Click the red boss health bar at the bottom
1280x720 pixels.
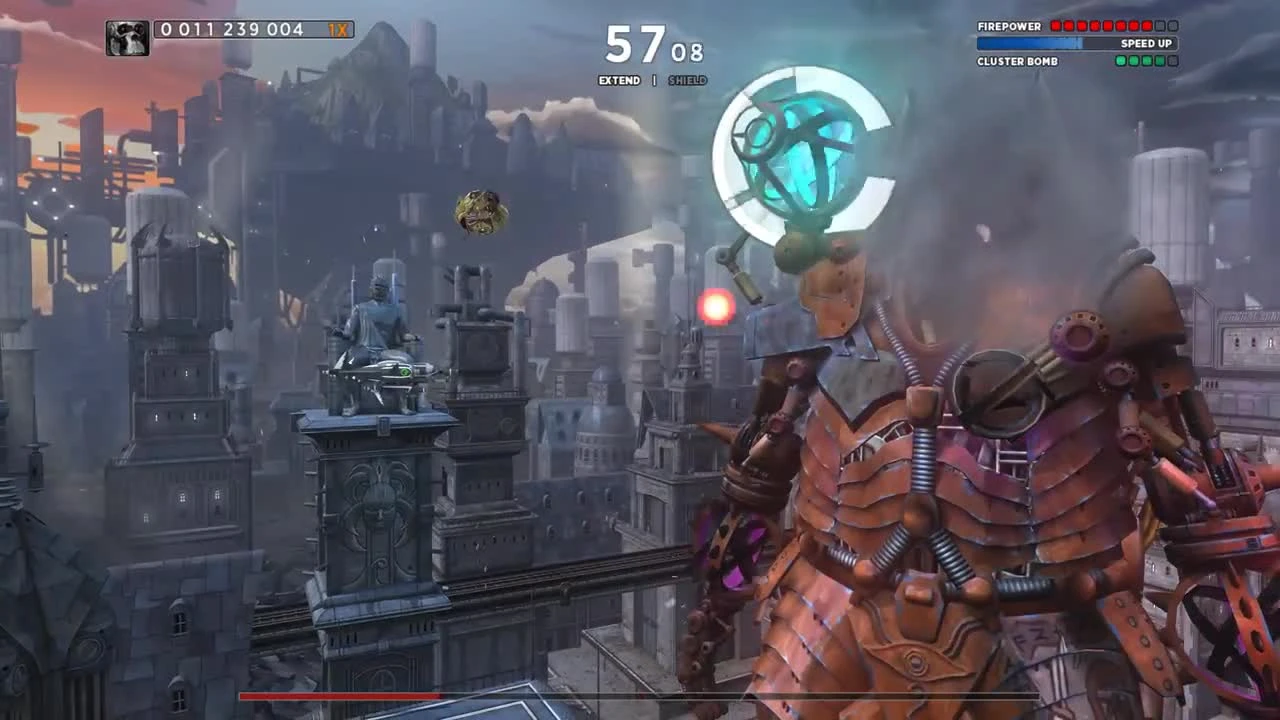coord(340,697)
